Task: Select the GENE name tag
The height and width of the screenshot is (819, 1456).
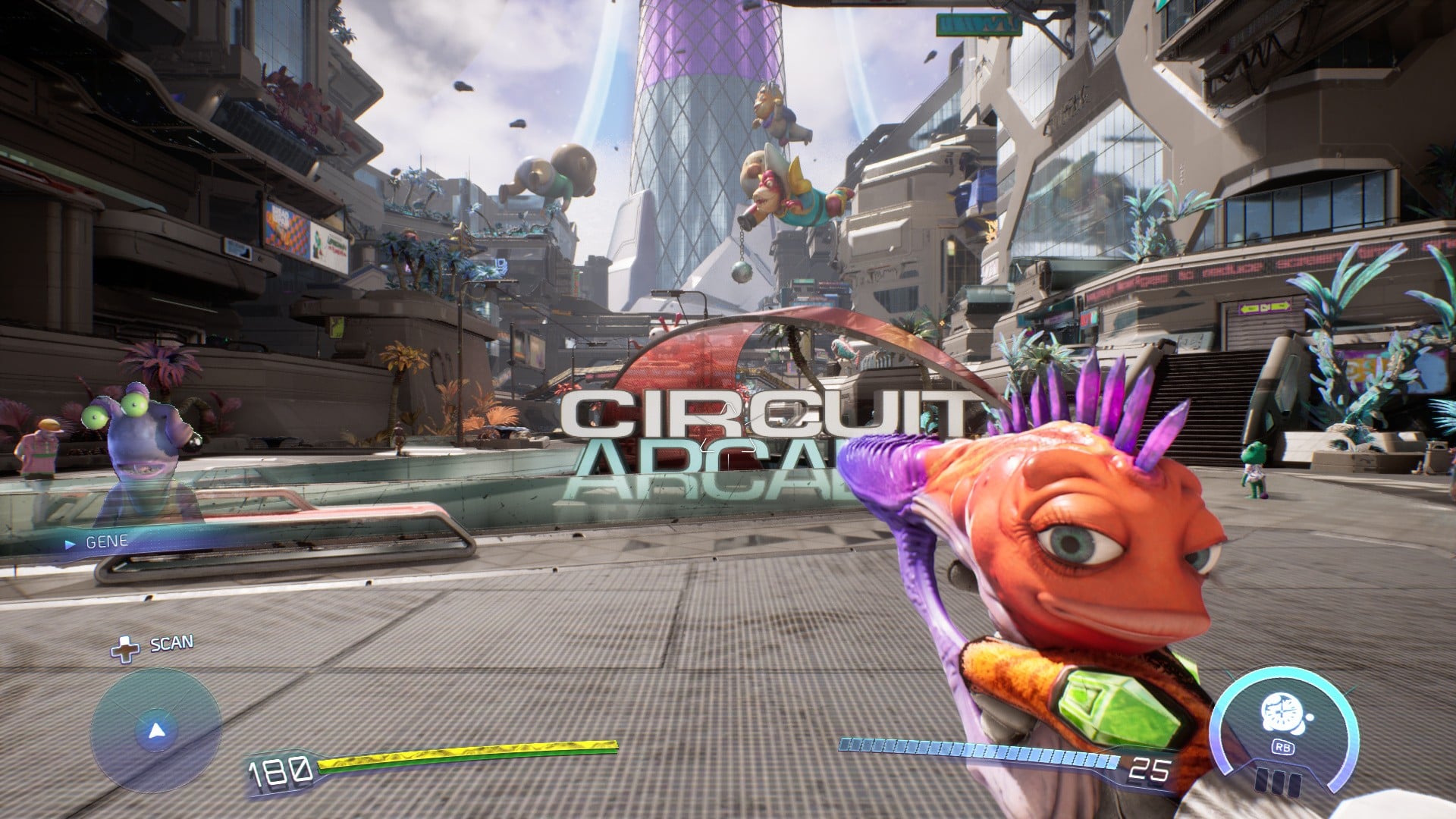Action: pos(106,542)
